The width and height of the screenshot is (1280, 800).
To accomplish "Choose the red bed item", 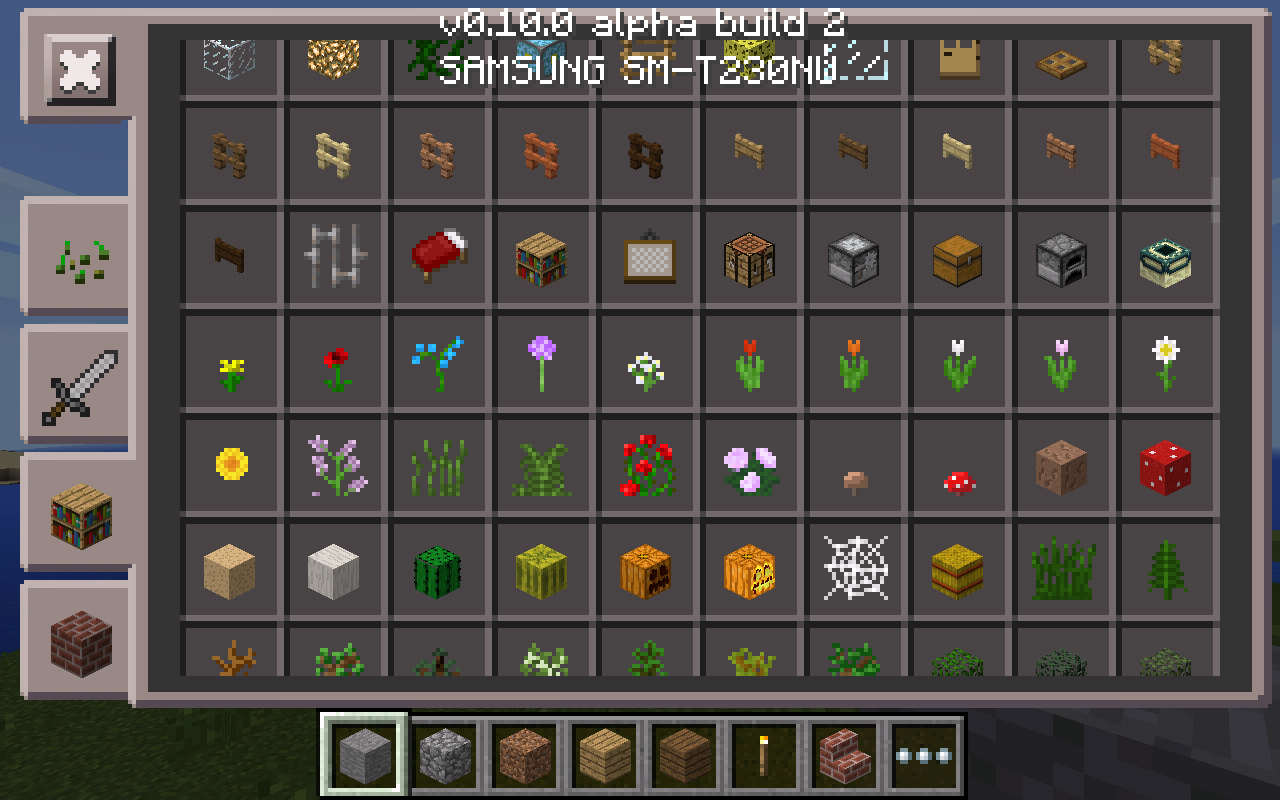I will pos(439,258).
